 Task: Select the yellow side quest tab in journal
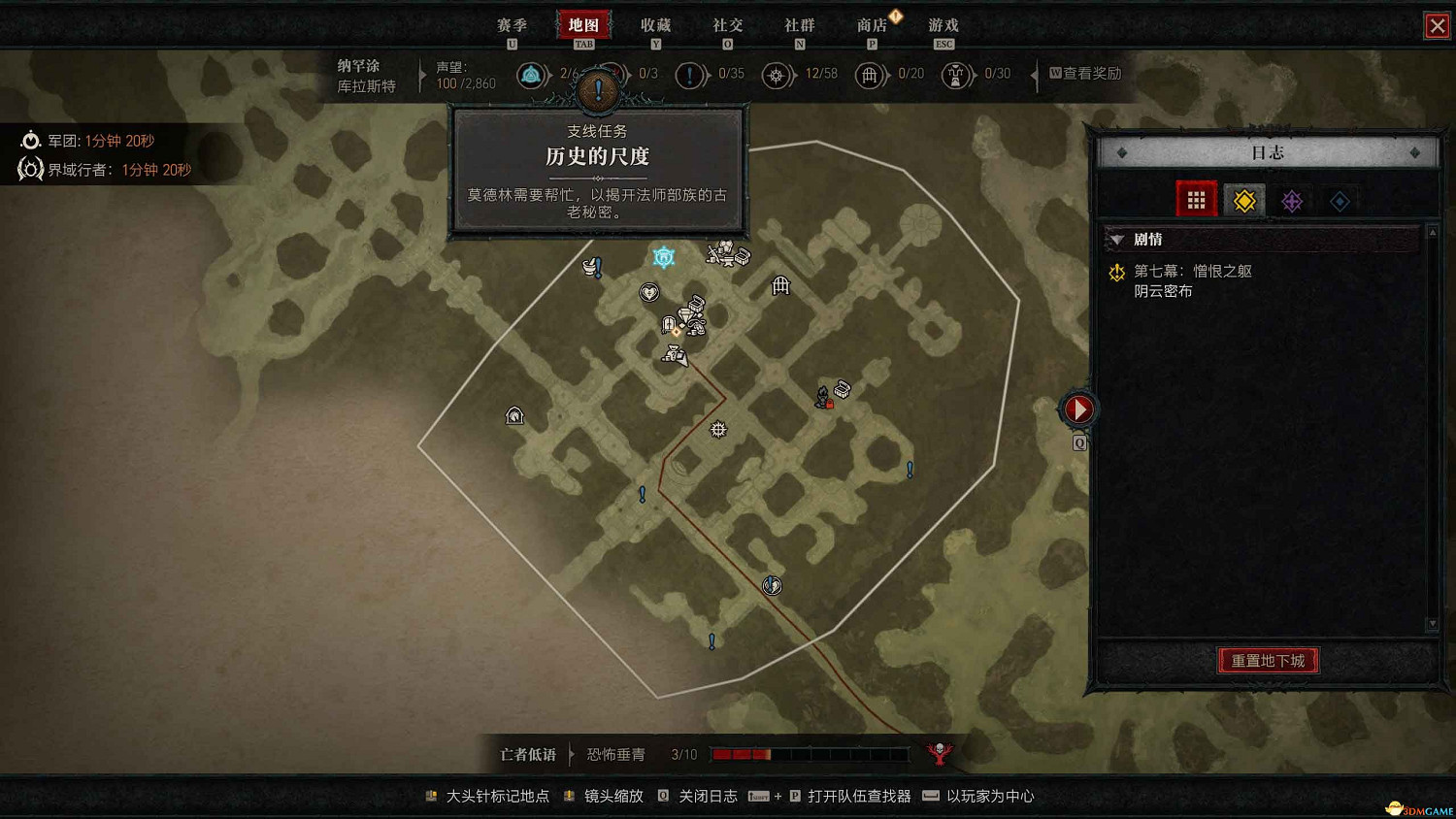pyautogui.click(x=1243, y=200)
